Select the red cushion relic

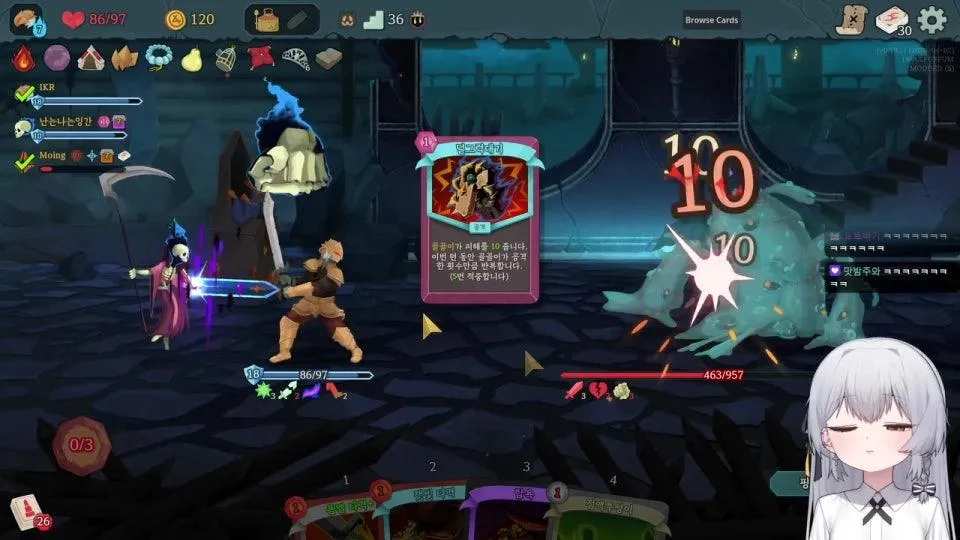(261, 58)
